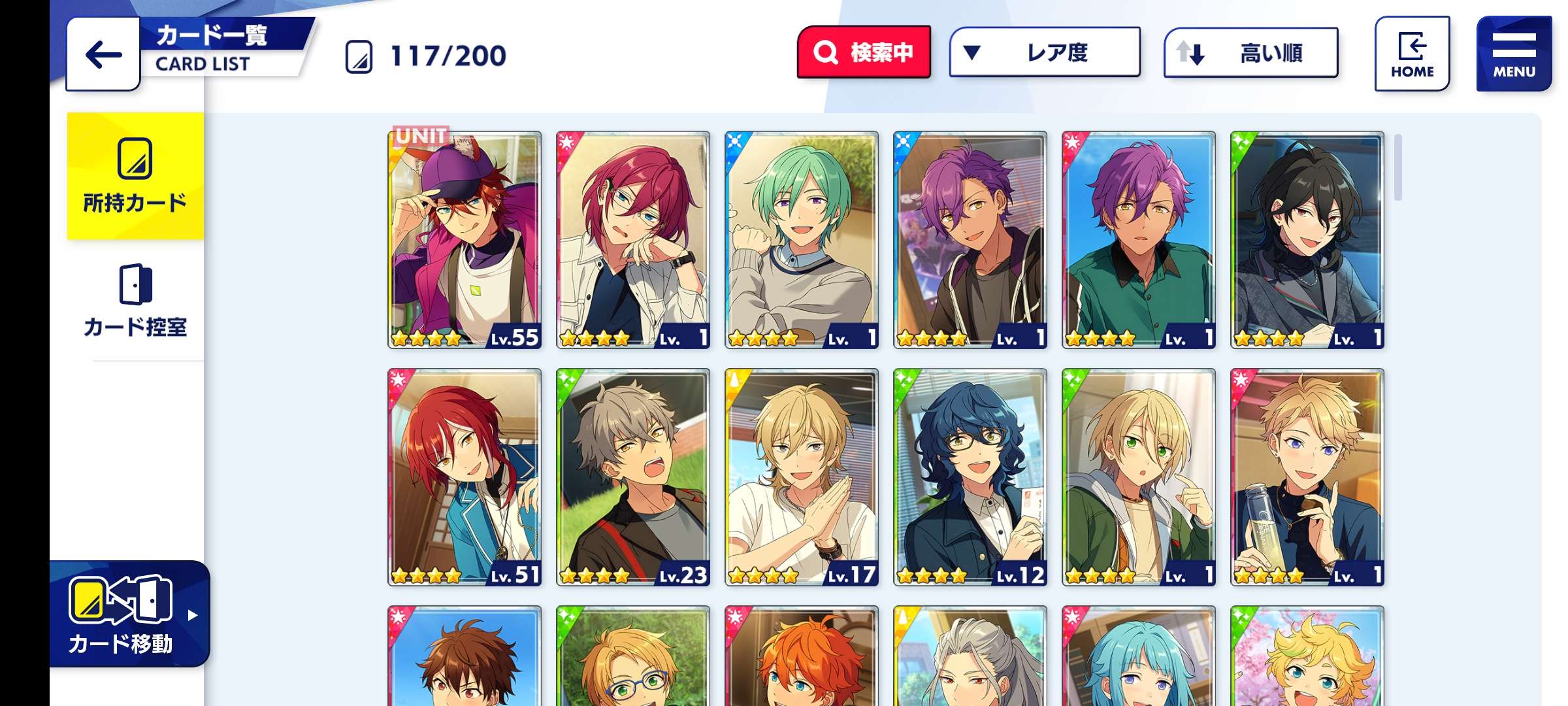This screenshot has height=706, width=1568.
Task: Choose the red-haired glasses card in white jacket
Action: [633, 240]
